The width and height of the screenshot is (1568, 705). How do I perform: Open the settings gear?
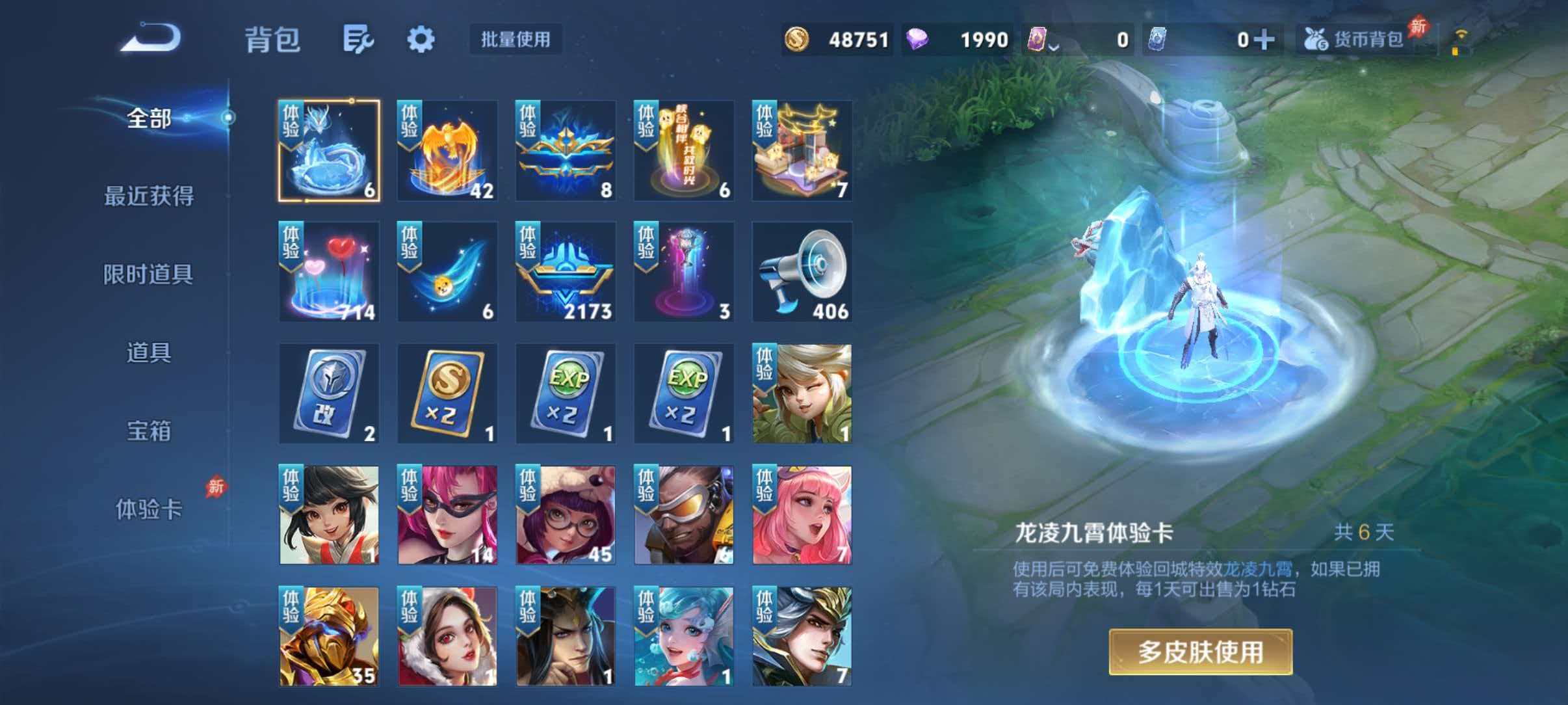421,39
